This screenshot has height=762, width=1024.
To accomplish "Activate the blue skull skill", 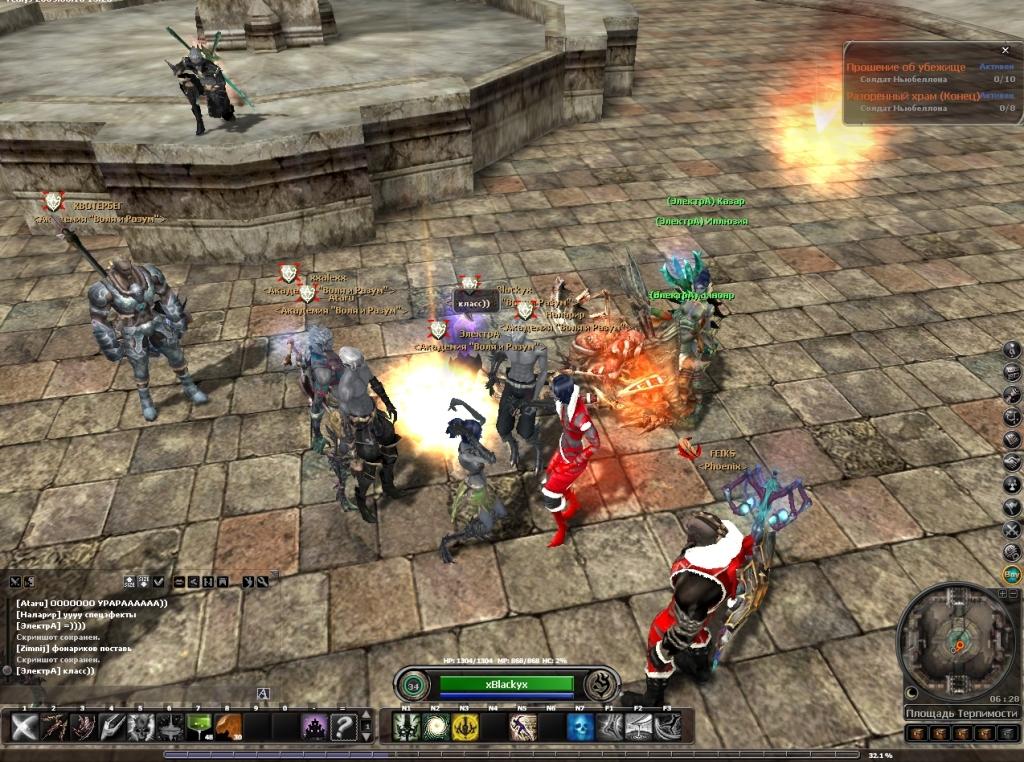I will tap(580, 727).
